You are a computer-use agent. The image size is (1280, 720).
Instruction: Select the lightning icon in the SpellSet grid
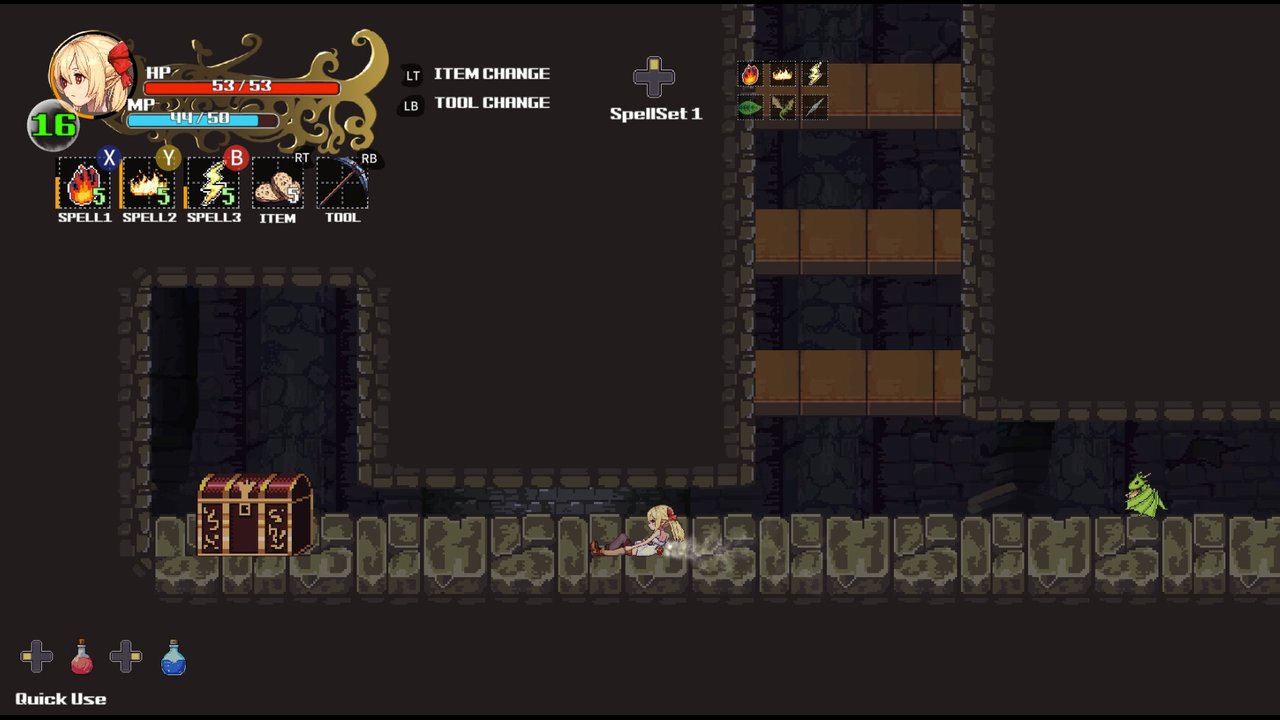pyautogui.click(x=815, y=75)
